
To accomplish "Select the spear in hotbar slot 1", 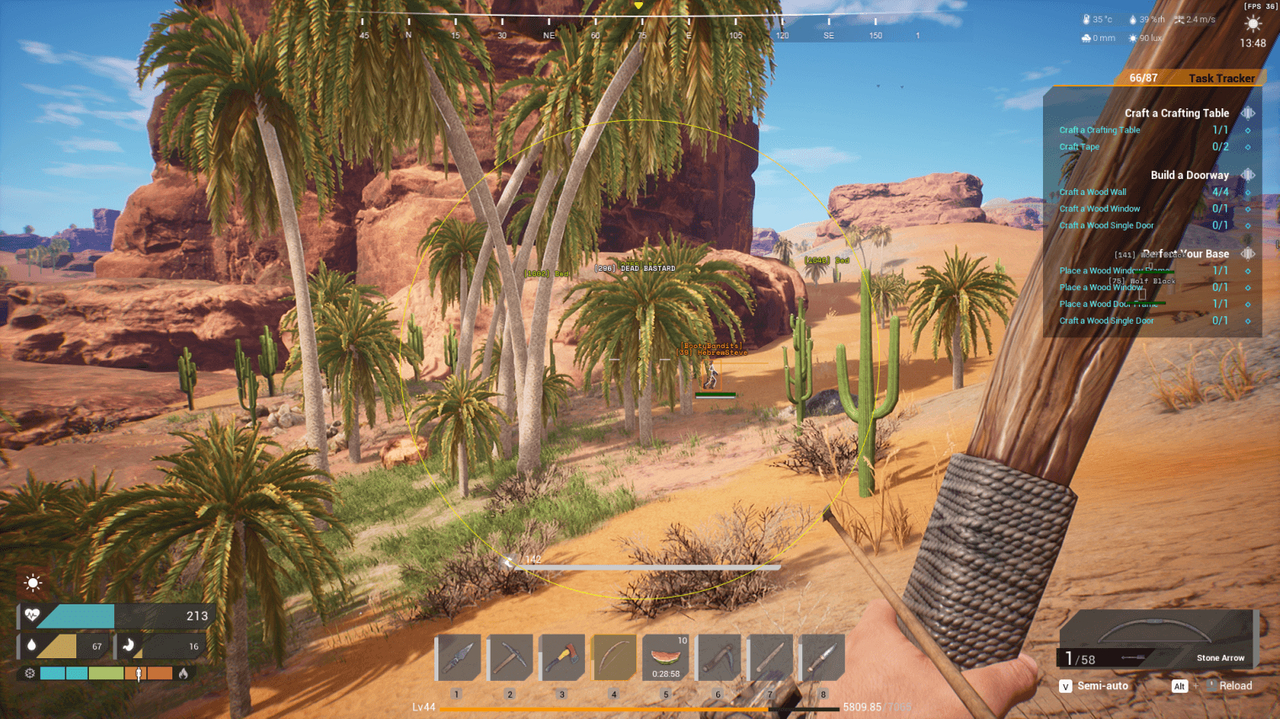I will (458, 658).
